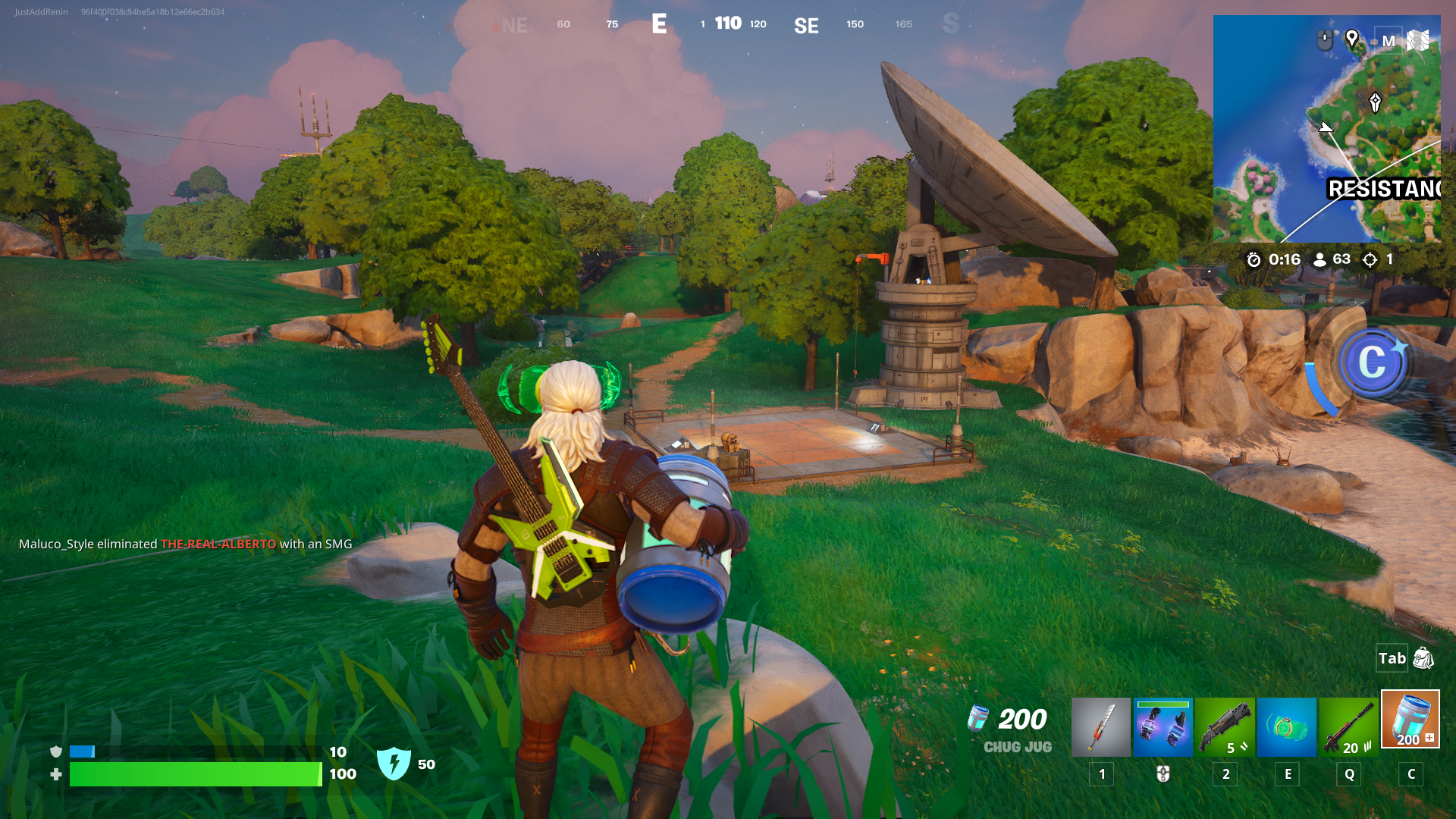The image size is (1456, 819).
Task: Select the sword in hotbar slot 1
Action: (1101, 726)
